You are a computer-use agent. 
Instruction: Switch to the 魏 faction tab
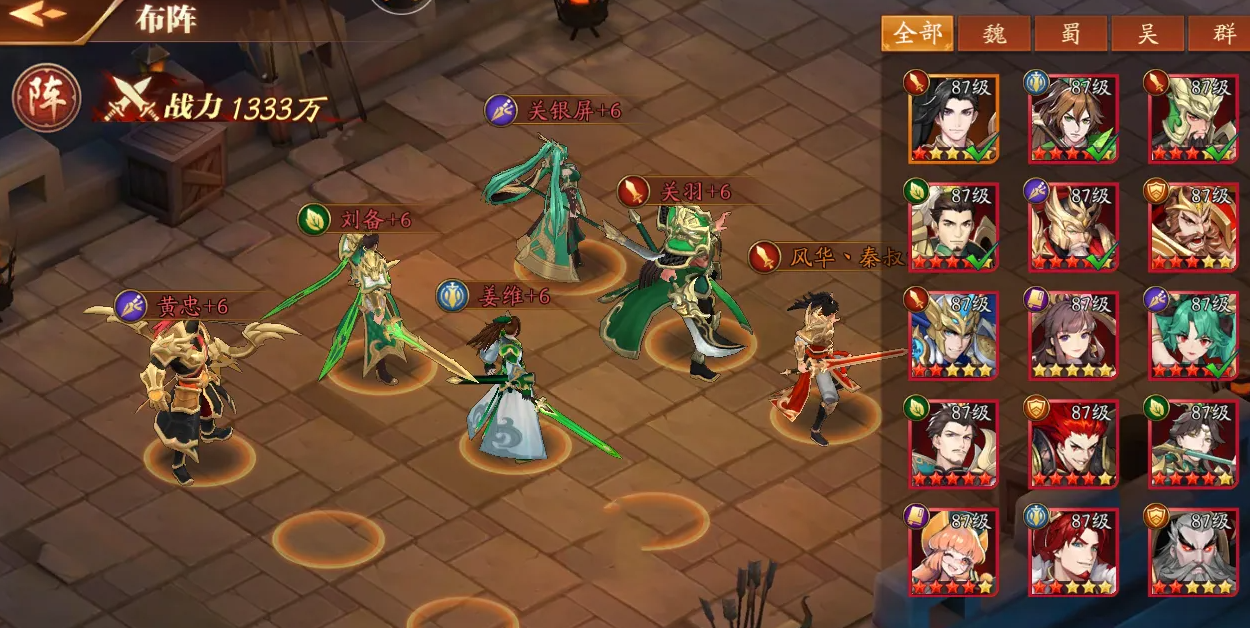[994, 34]
